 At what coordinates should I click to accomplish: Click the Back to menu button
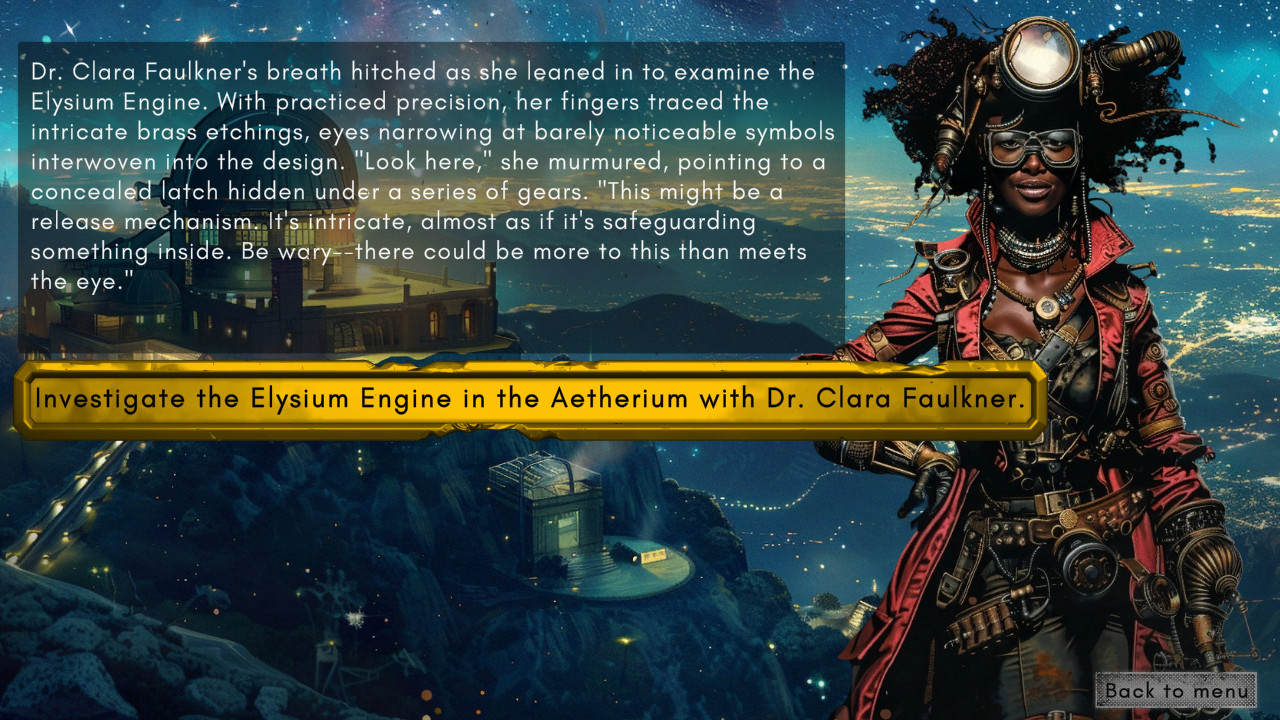click(1177, 691)
